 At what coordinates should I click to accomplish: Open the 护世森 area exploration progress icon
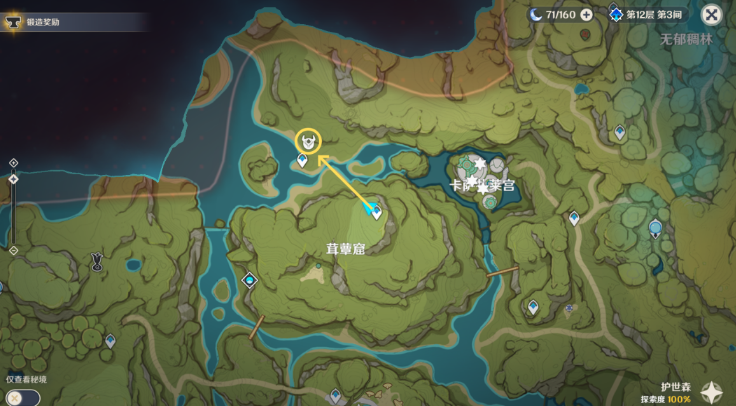click(x=713, y=392)
